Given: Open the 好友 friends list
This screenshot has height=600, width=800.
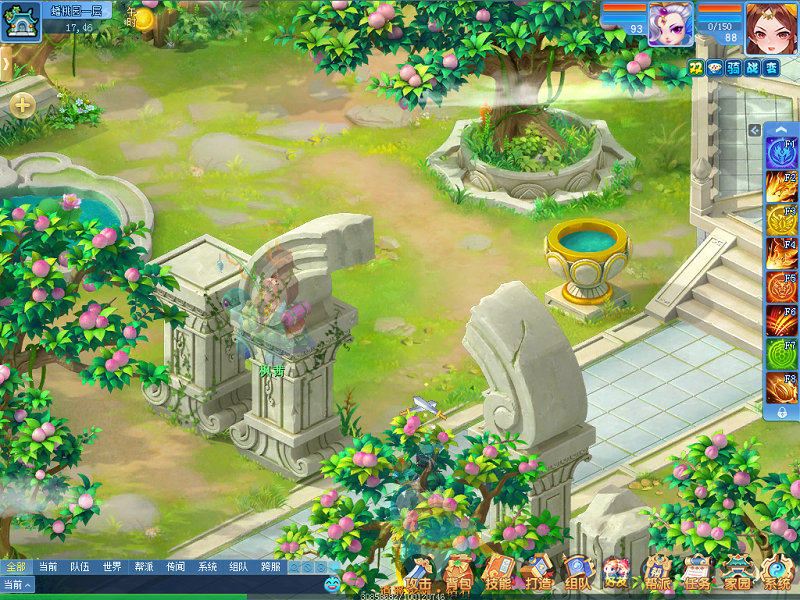Looking at the screenshot, I should click(616, 575).
